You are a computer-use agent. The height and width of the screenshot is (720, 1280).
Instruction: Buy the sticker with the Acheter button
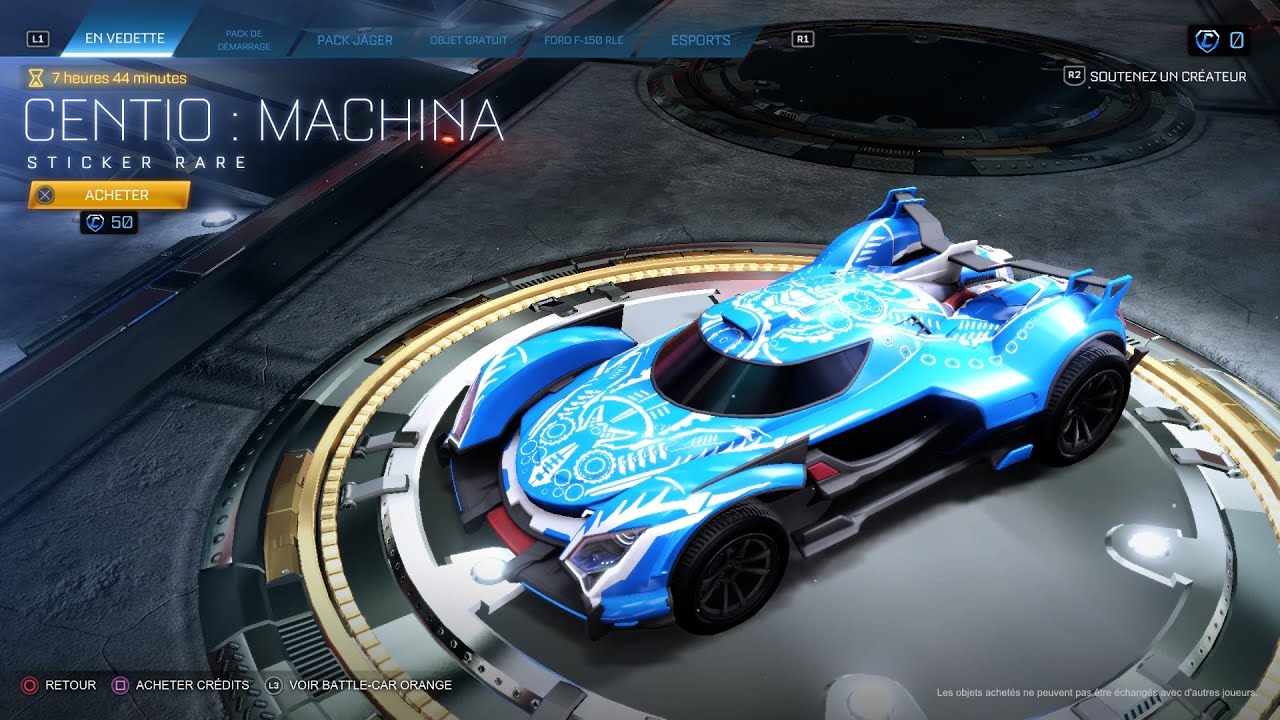[109, 195]
